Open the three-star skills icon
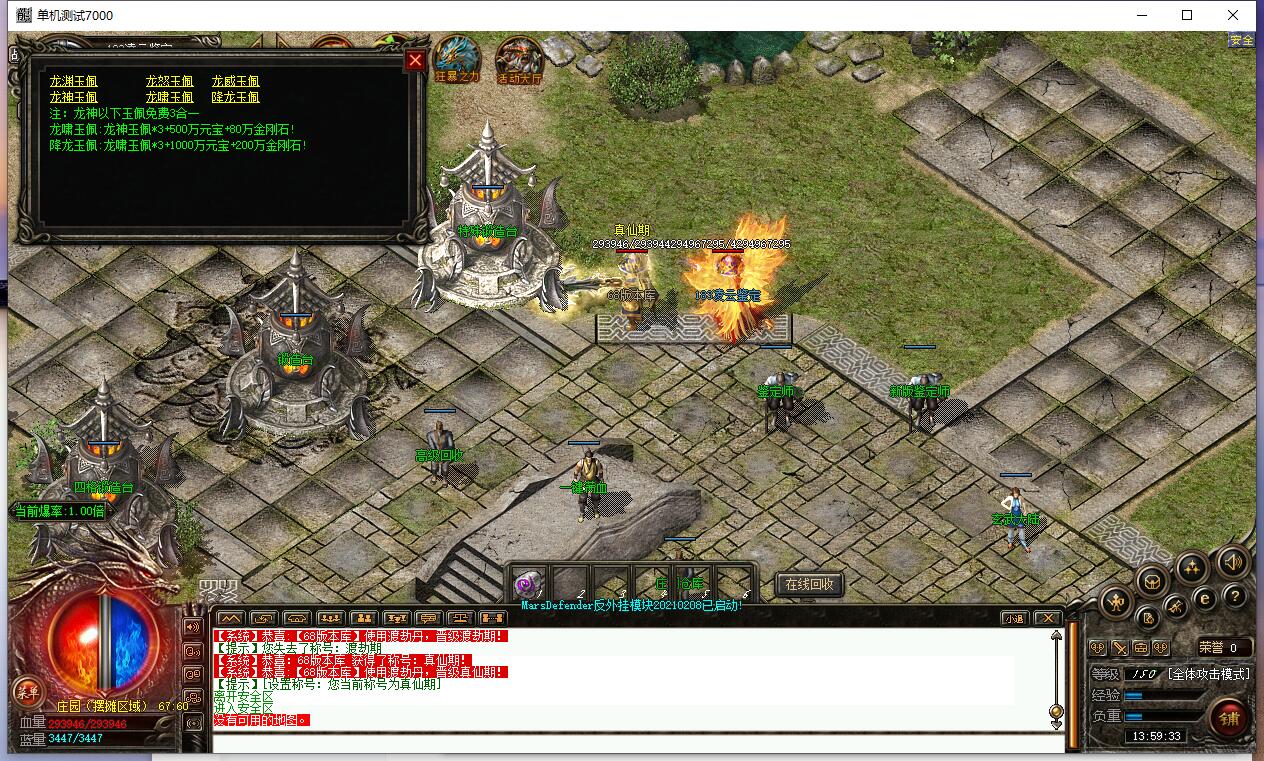 tap(1191, 569)
